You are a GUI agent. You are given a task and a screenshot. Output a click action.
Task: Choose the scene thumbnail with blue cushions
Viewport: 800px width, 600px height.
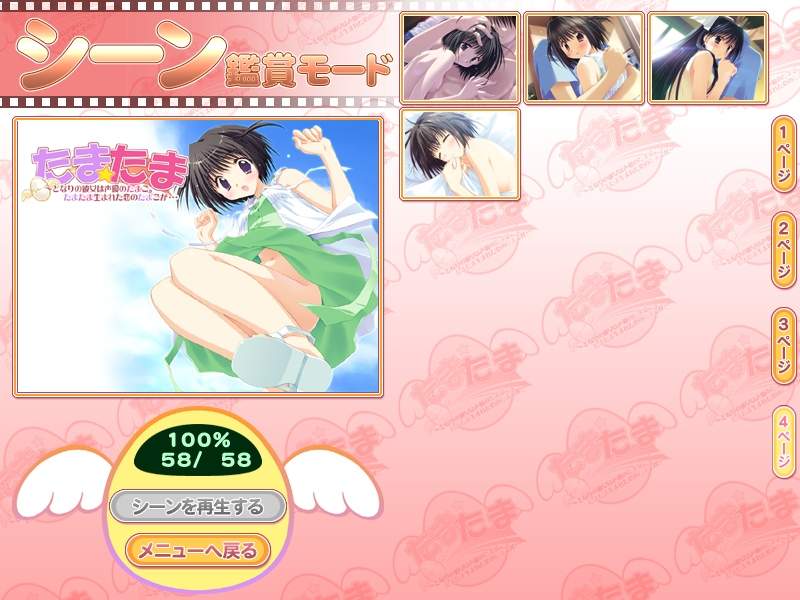click(584, 58)
